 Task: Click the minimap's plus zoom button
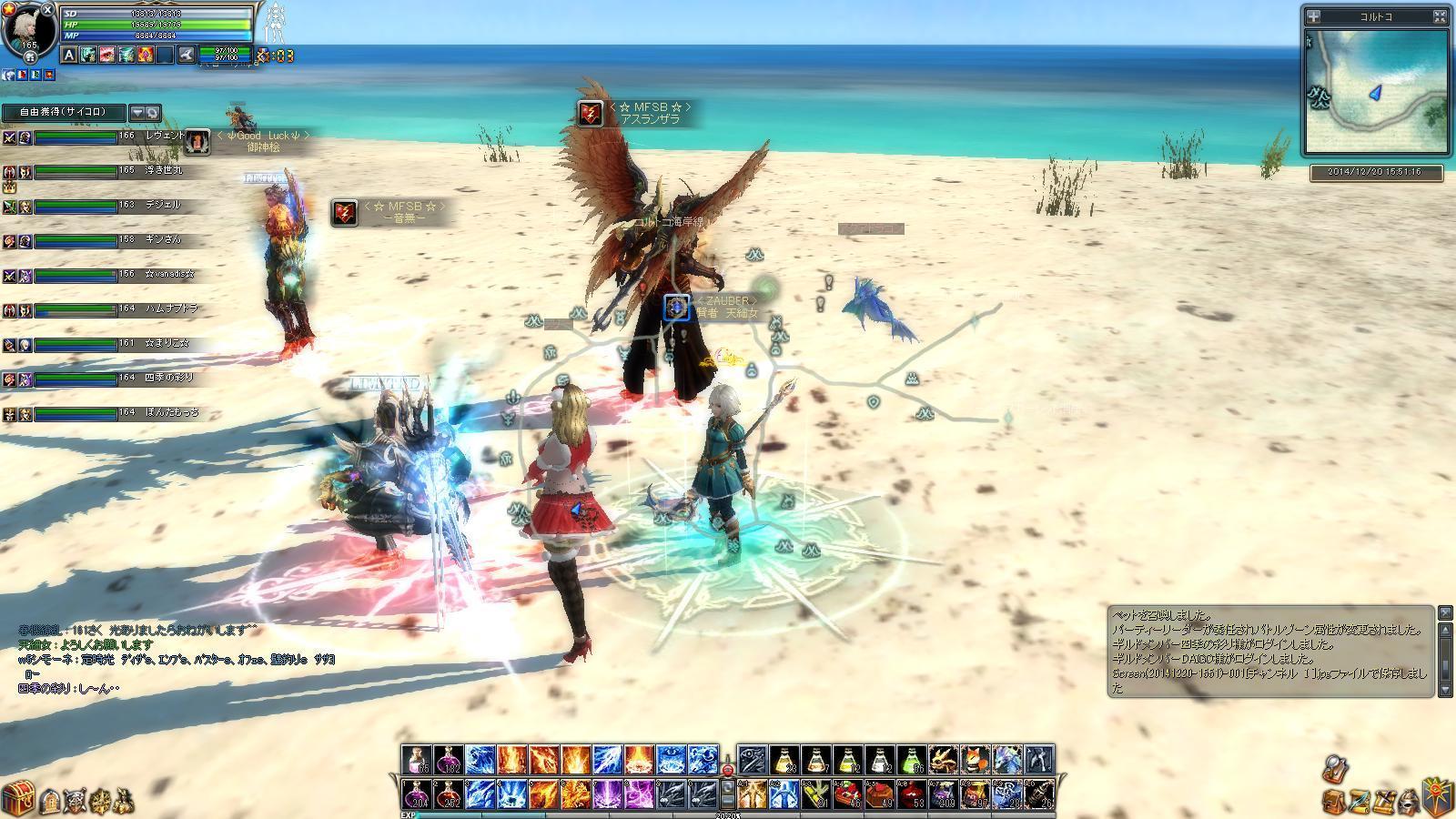1313,16
